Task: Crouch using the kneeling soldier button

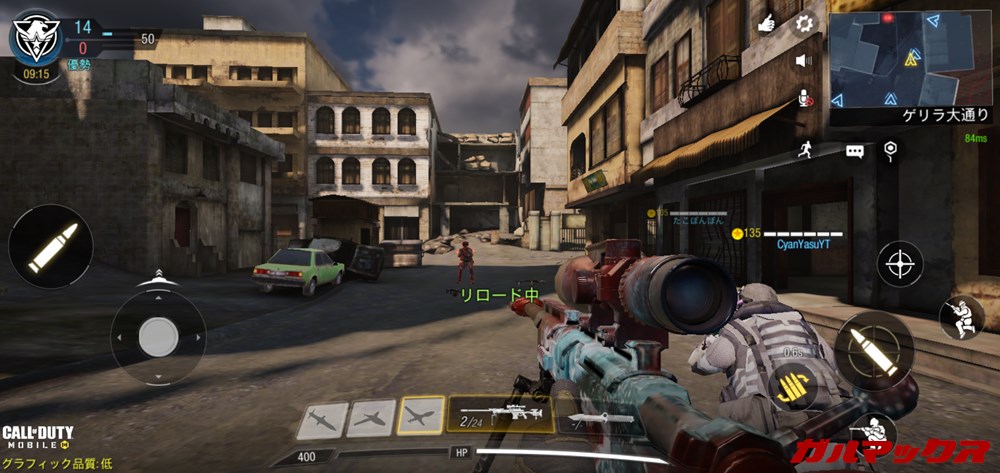Action: click(x=961, y=316)
